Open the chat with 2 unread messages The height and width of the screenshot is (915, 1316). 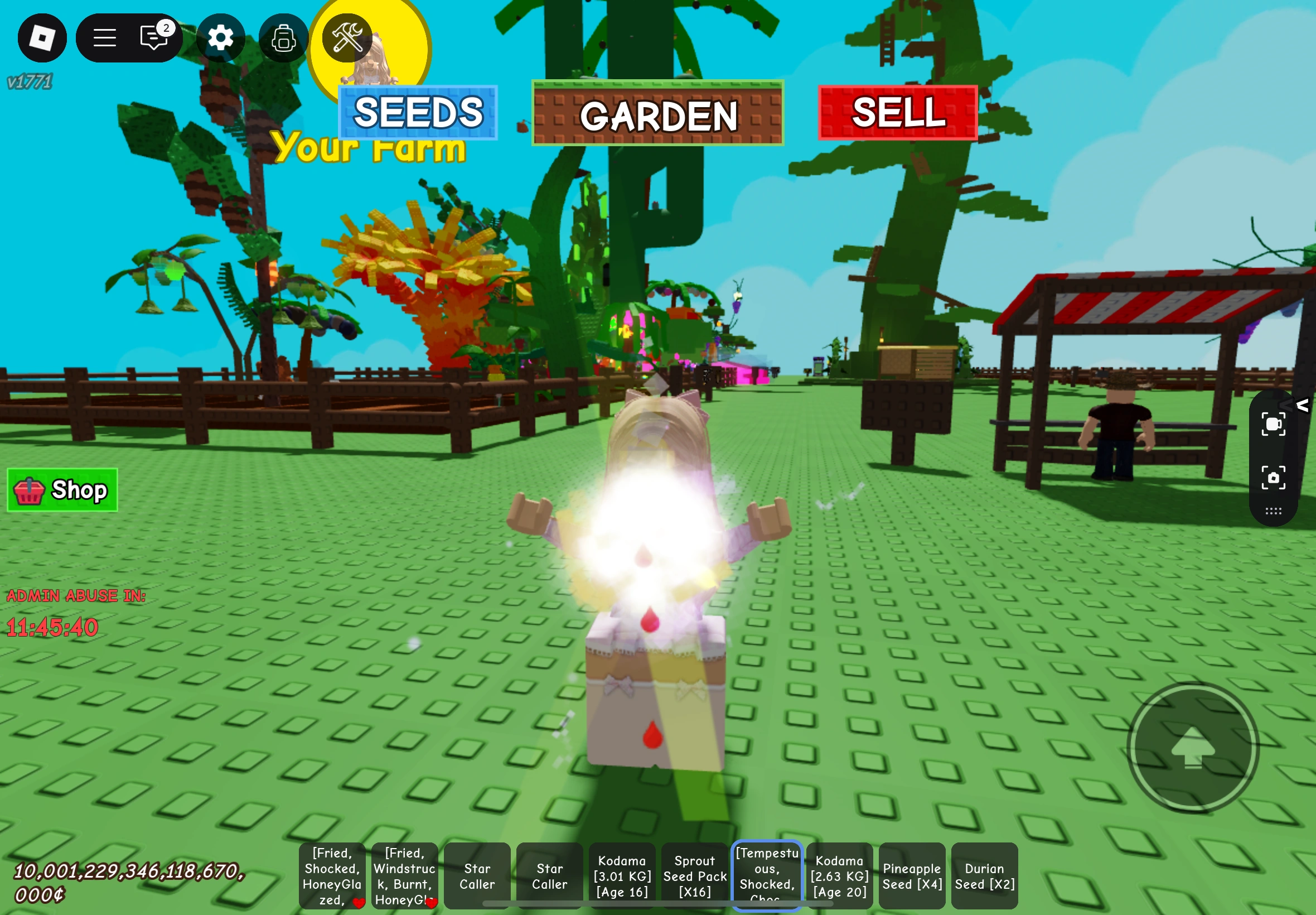(x=152, y=37)
